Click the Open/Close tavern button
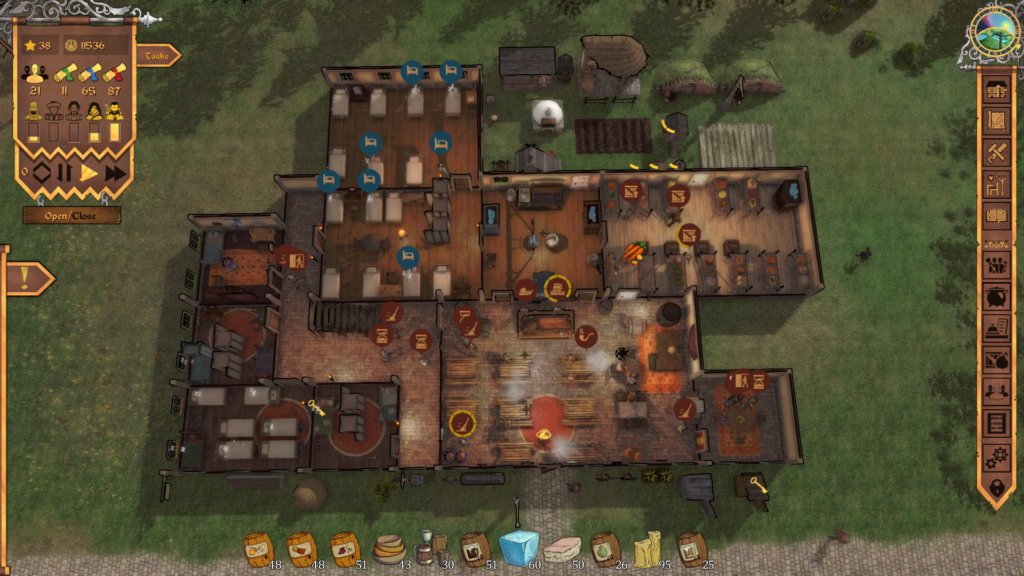This screenshot has width=1024, height=576. pos(72,215)
